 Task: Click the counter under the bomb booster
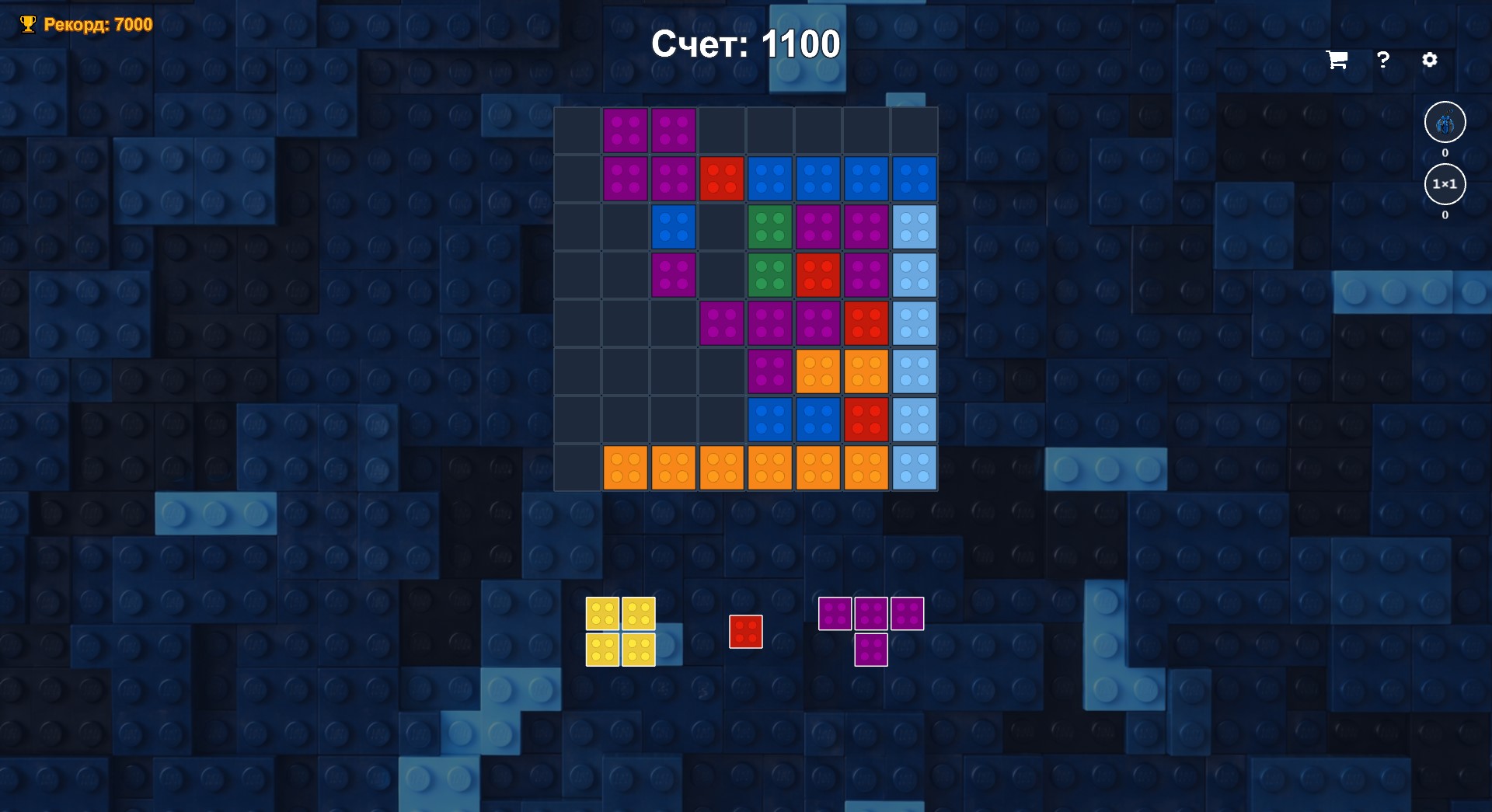click(1444, 153)
